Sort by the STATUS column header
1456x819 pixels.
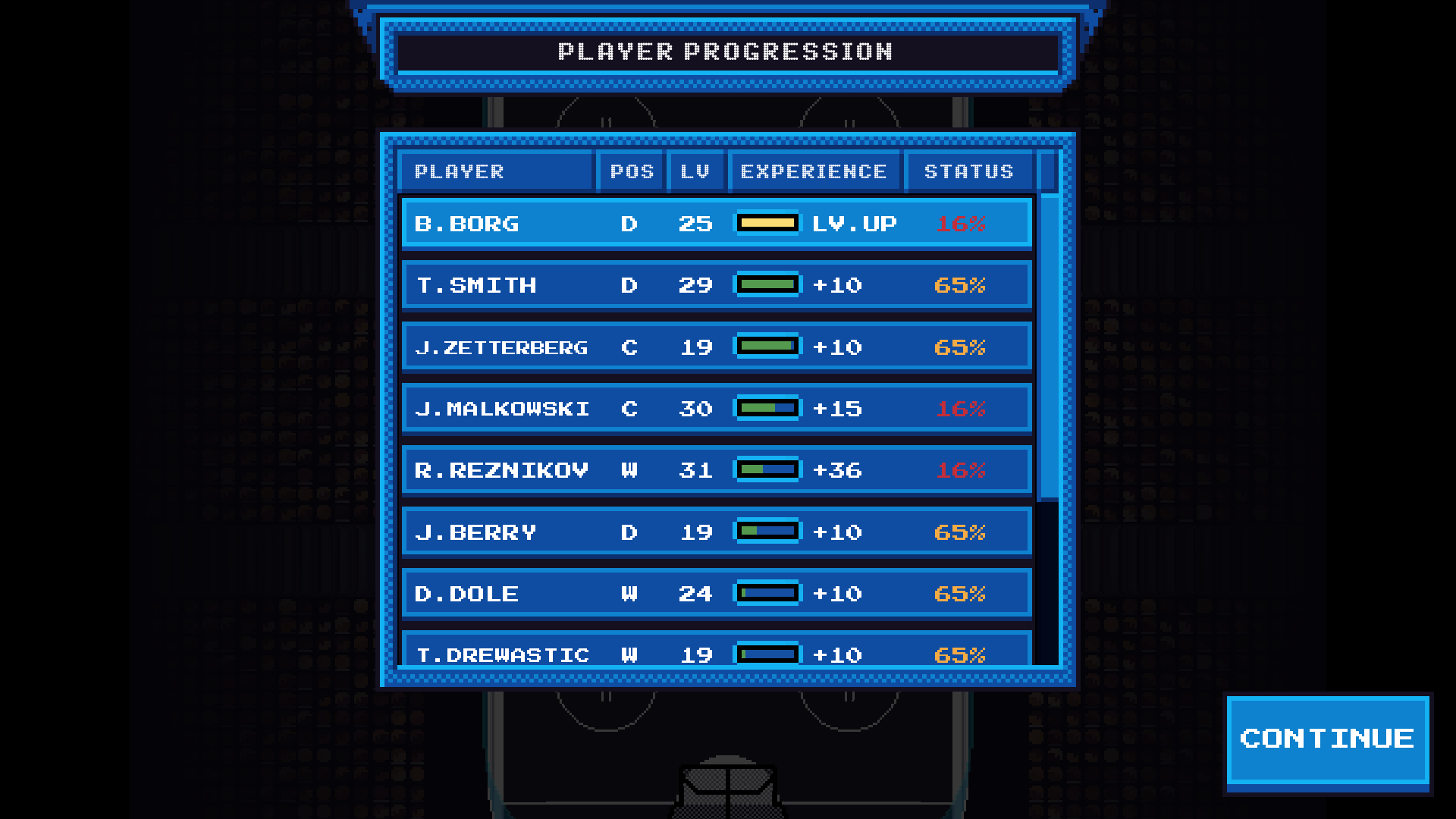[x=967, y=171]
